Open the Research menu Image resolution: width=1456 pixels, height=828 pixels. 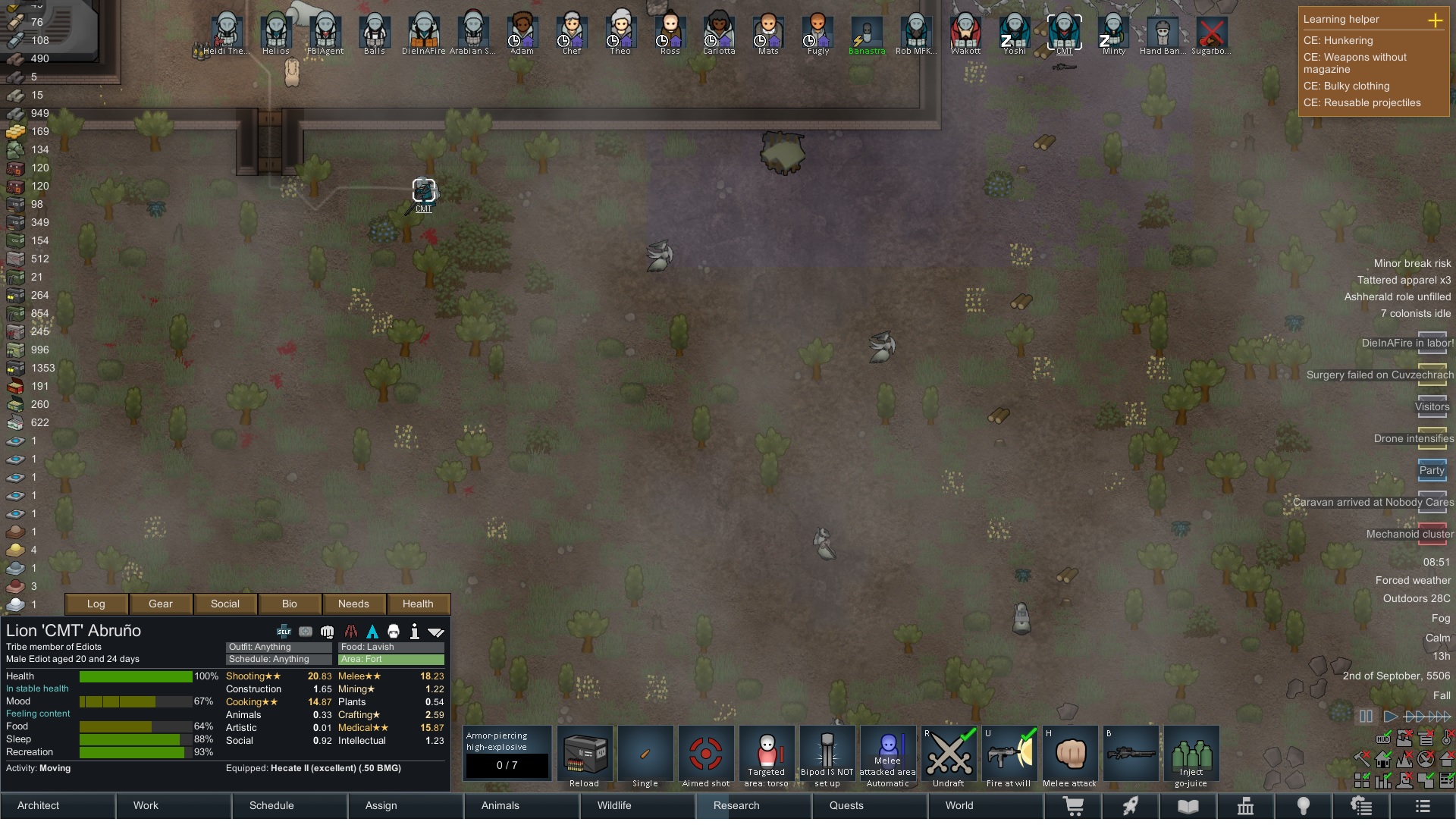(736, 805)
